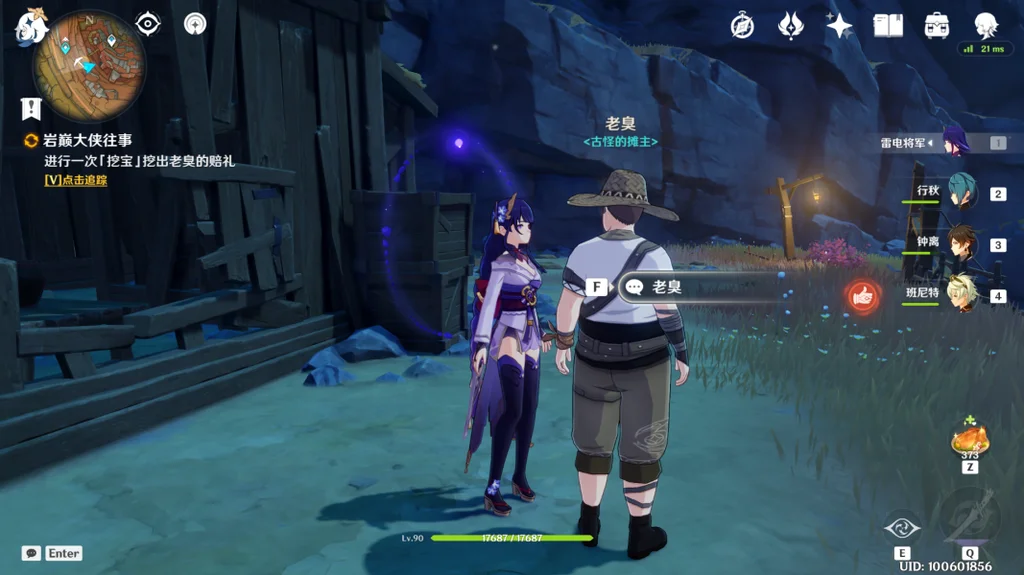The image size is (1024, 575).
Task: Select active character 雷电将军 in party list
Action: click(x=955, y=142)
